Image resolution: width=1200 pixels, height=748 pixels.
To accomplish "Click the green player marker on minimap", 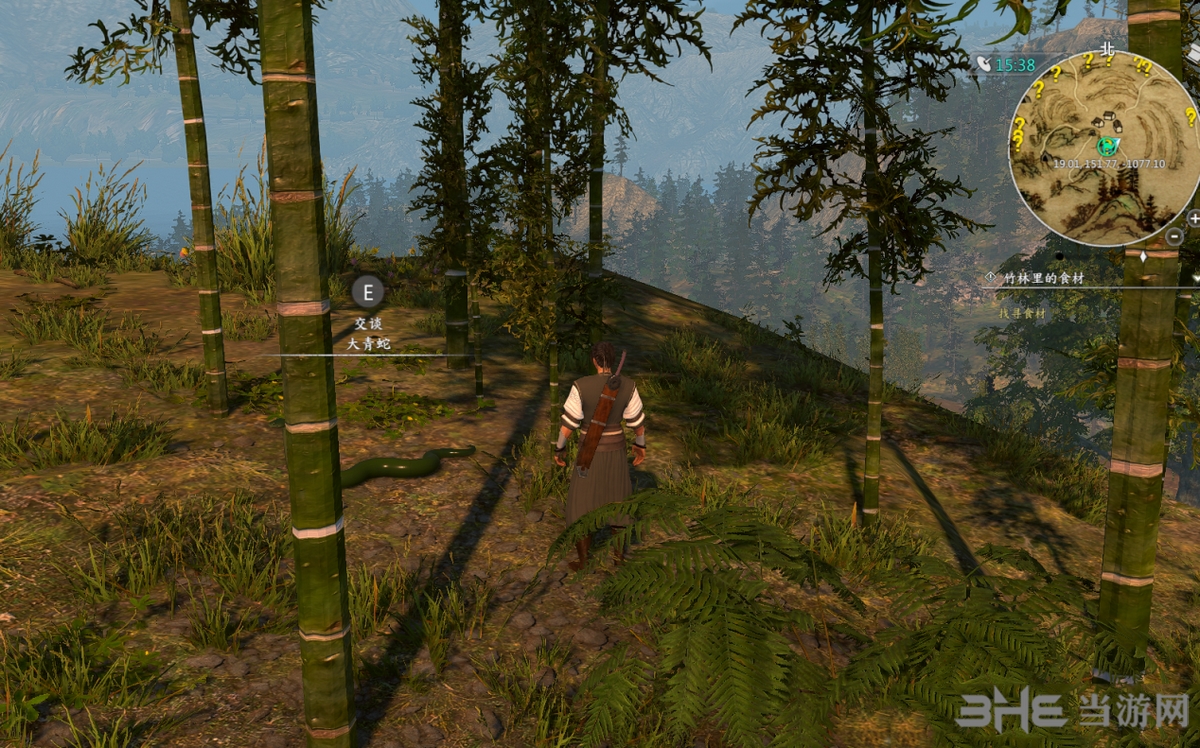I will click(x=1105, y=146).
